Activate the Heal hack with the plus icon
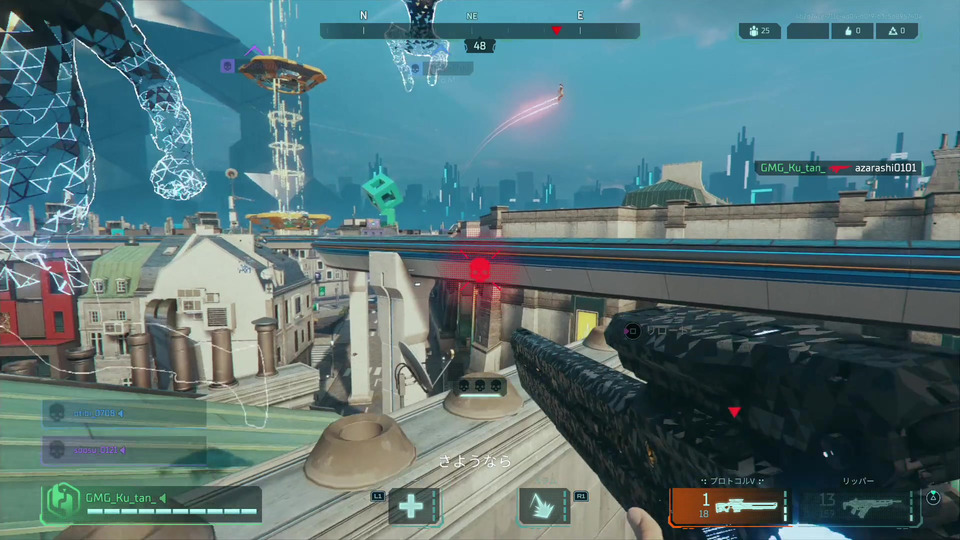The height and width of the screenshot is (540, 960). click(x=410, y=507)
